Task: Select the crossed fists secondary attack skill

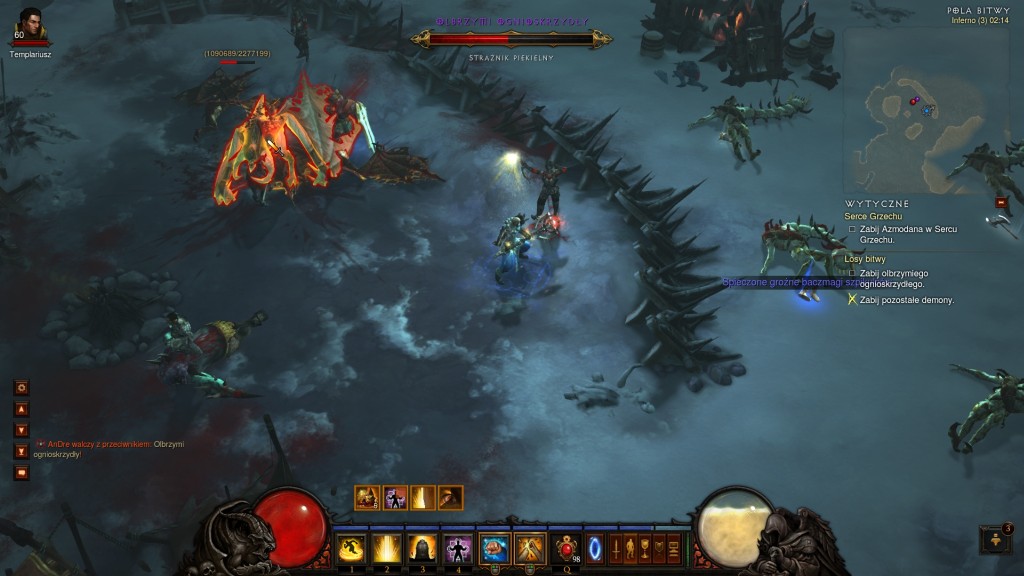Action: (529, 547)
